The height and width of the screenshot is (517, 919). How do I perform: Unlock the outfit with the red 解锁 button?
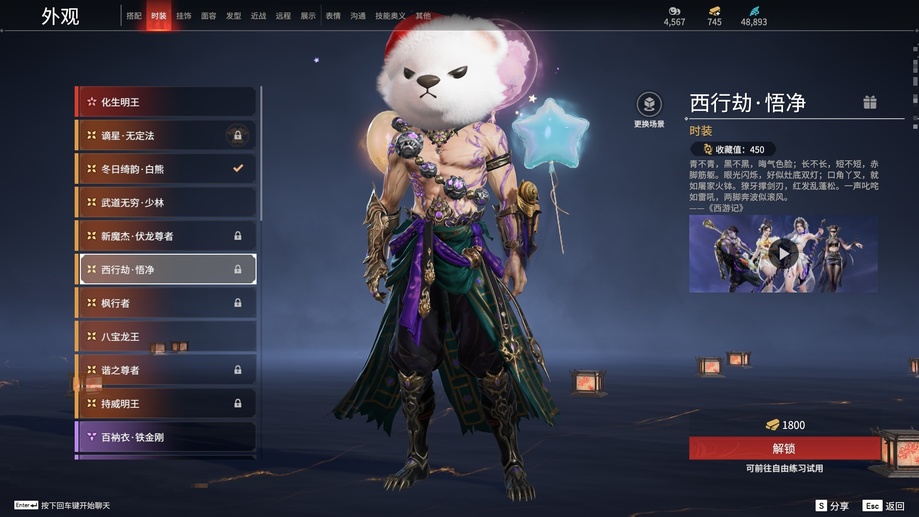point(783,448)
